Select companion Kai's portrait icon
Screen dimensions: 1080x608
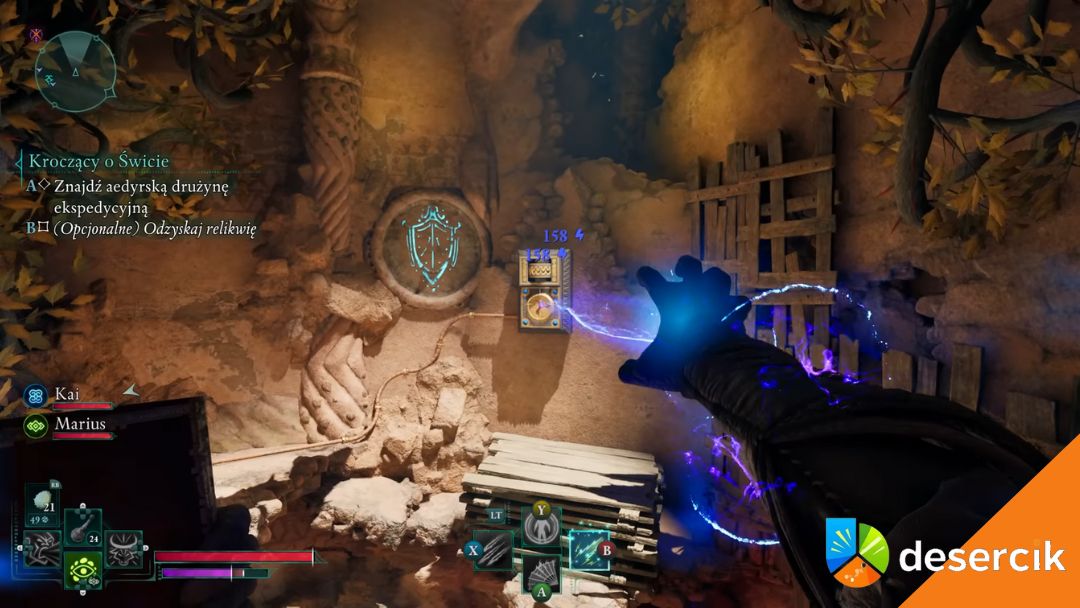coord(36,396)
